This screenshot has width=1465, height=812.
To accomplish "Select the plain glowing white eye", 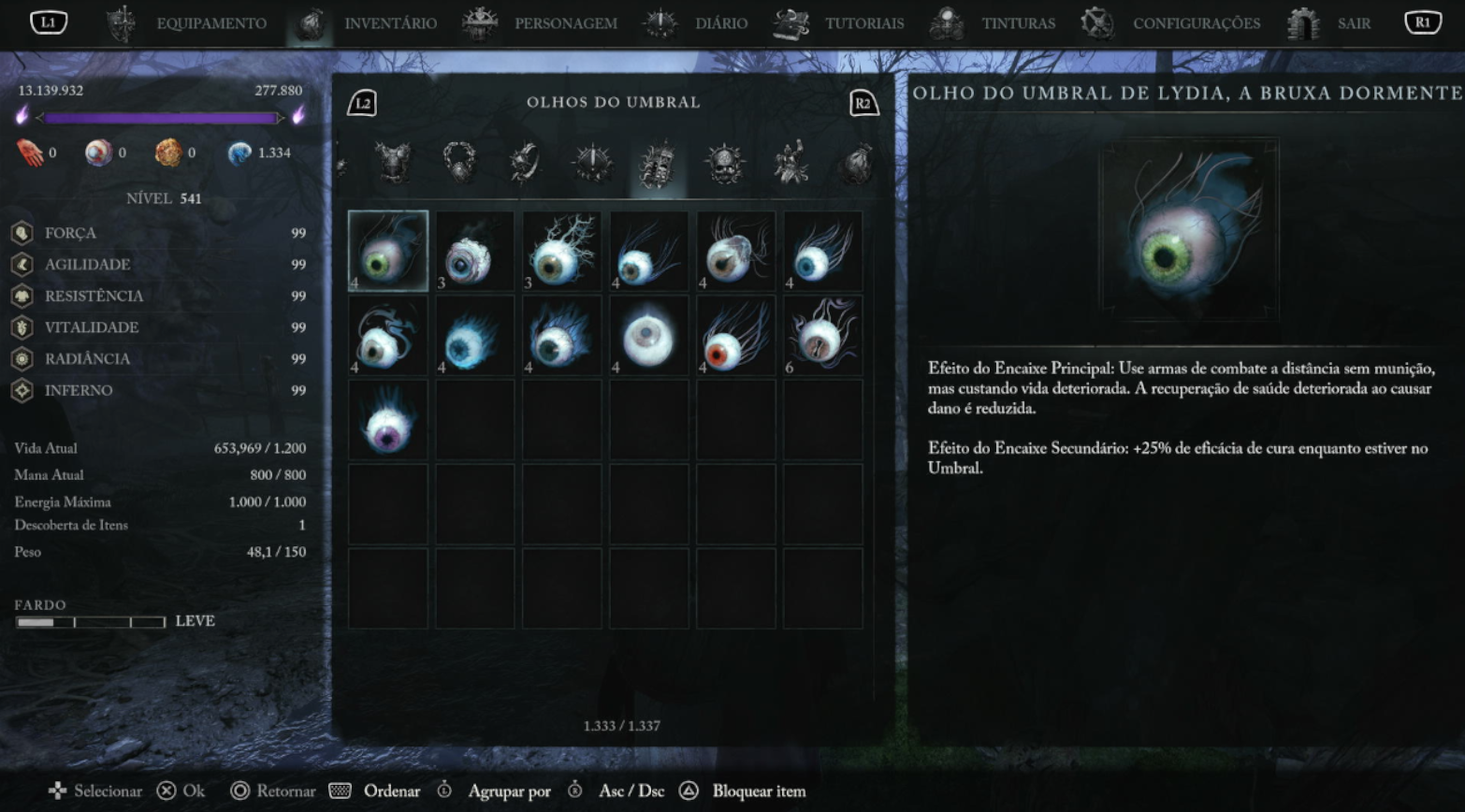I will pos(648,336).
